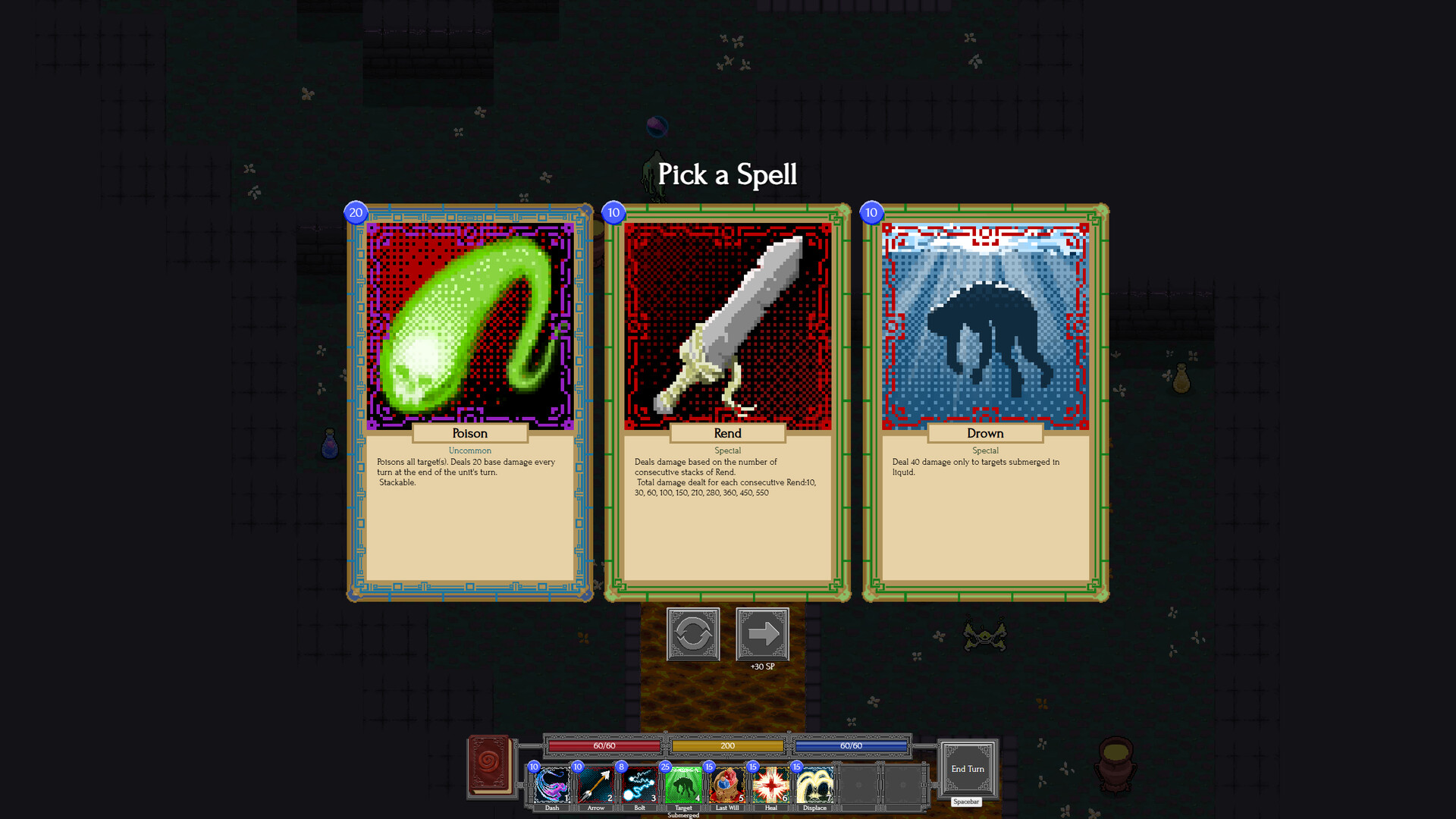1456x819 pixels.
Task: Pick the Poison spell card
Action: coord(469,402)
